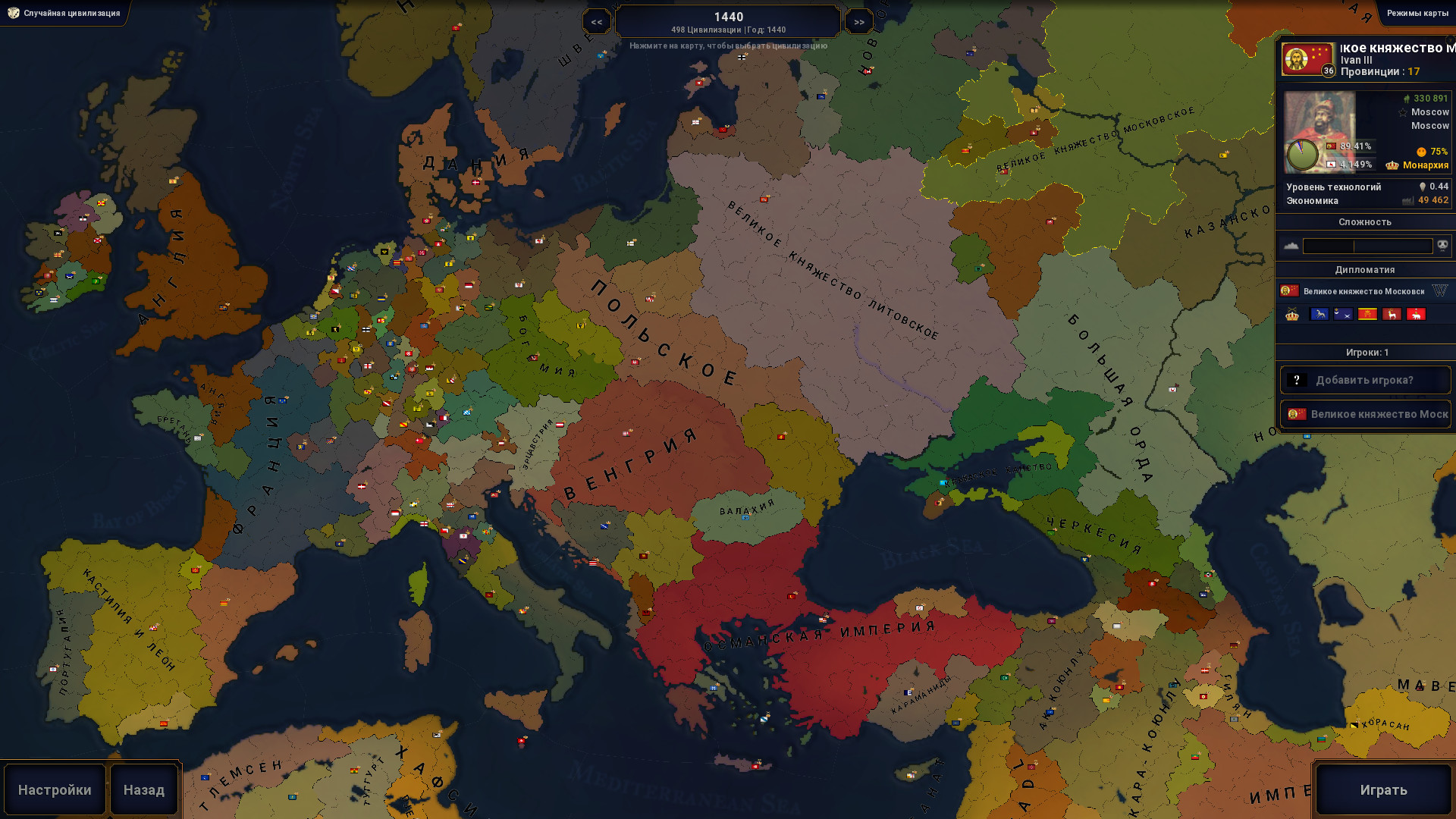Image resolution: width=1456 pixels, height=819 pixels.
Task: Click the Назад button
Action: click(x=143, y=789)
